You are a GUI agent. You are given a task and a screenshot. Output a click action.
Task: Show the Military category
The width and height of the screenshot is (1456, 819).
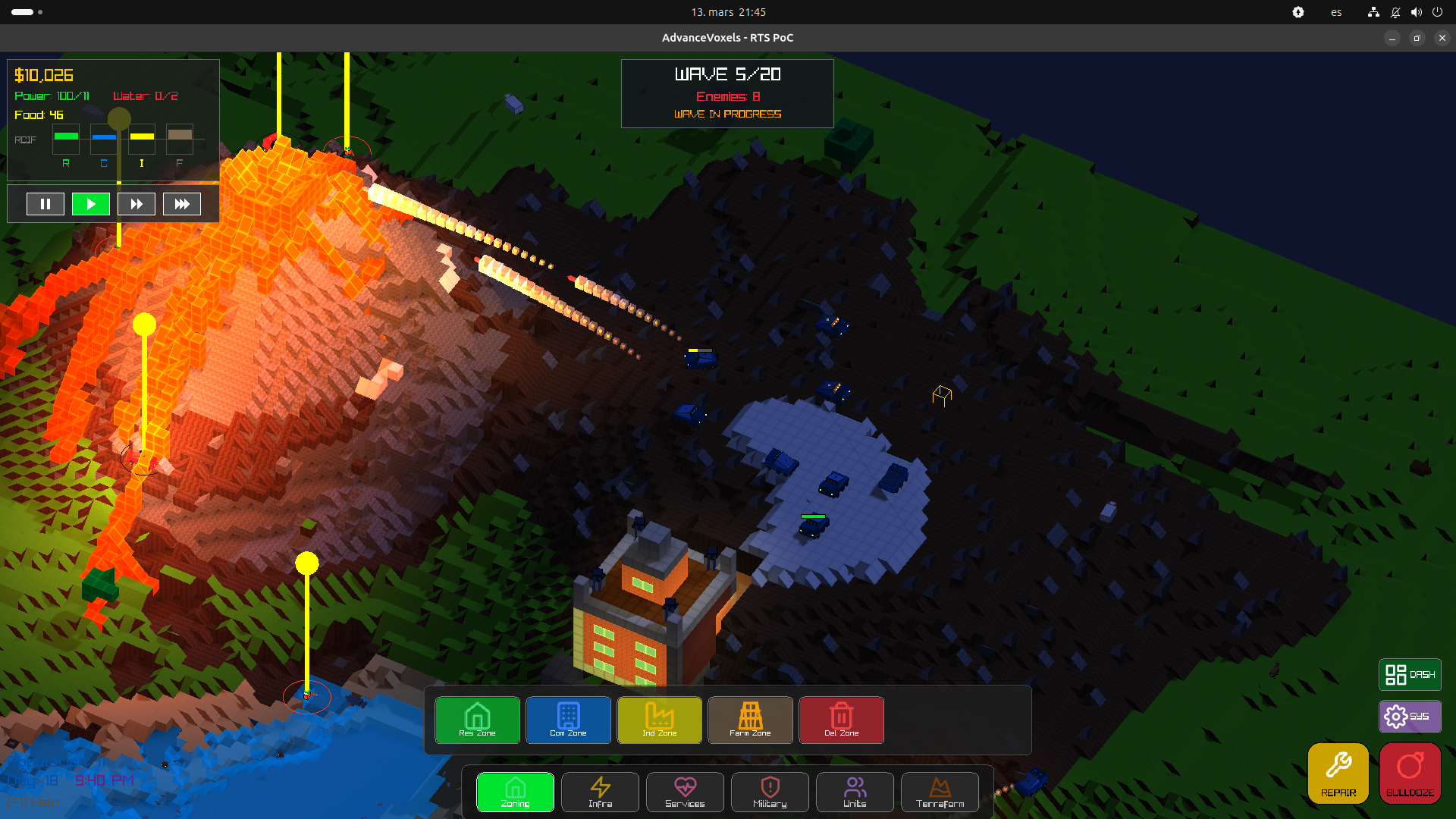(770, 792)
